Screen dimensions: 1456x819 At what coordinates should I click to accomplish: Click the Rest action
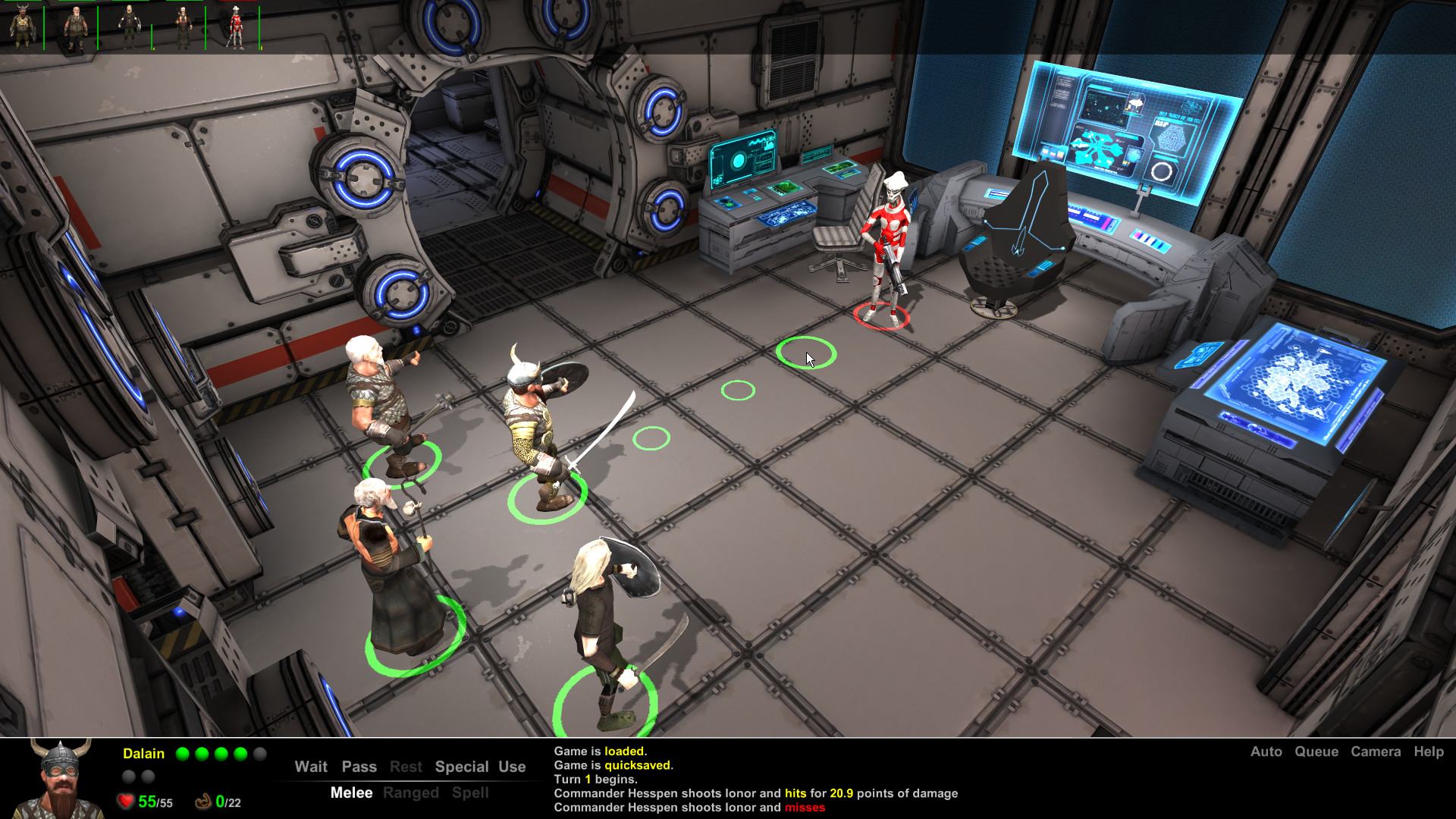pos(406,767)
